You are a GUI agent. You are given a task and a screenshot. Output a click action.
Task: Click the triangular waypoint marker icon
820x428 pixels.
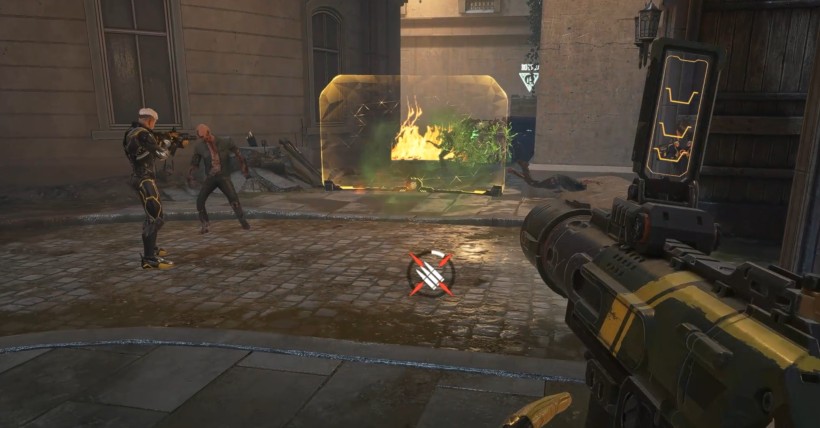528,77
